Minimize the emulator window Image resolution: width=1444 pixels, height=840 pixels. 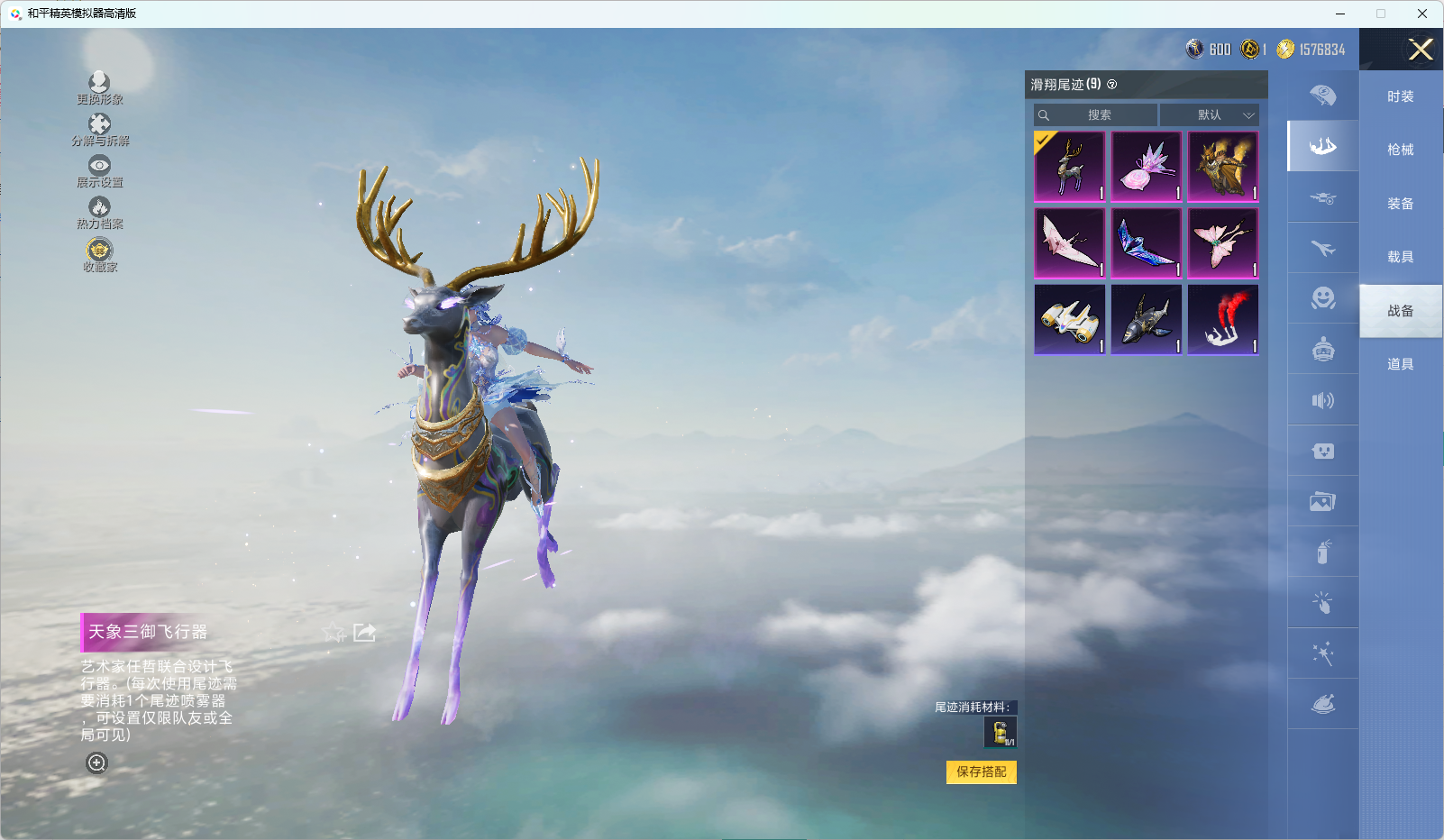pyautogui.click(x=1340, y=14)
